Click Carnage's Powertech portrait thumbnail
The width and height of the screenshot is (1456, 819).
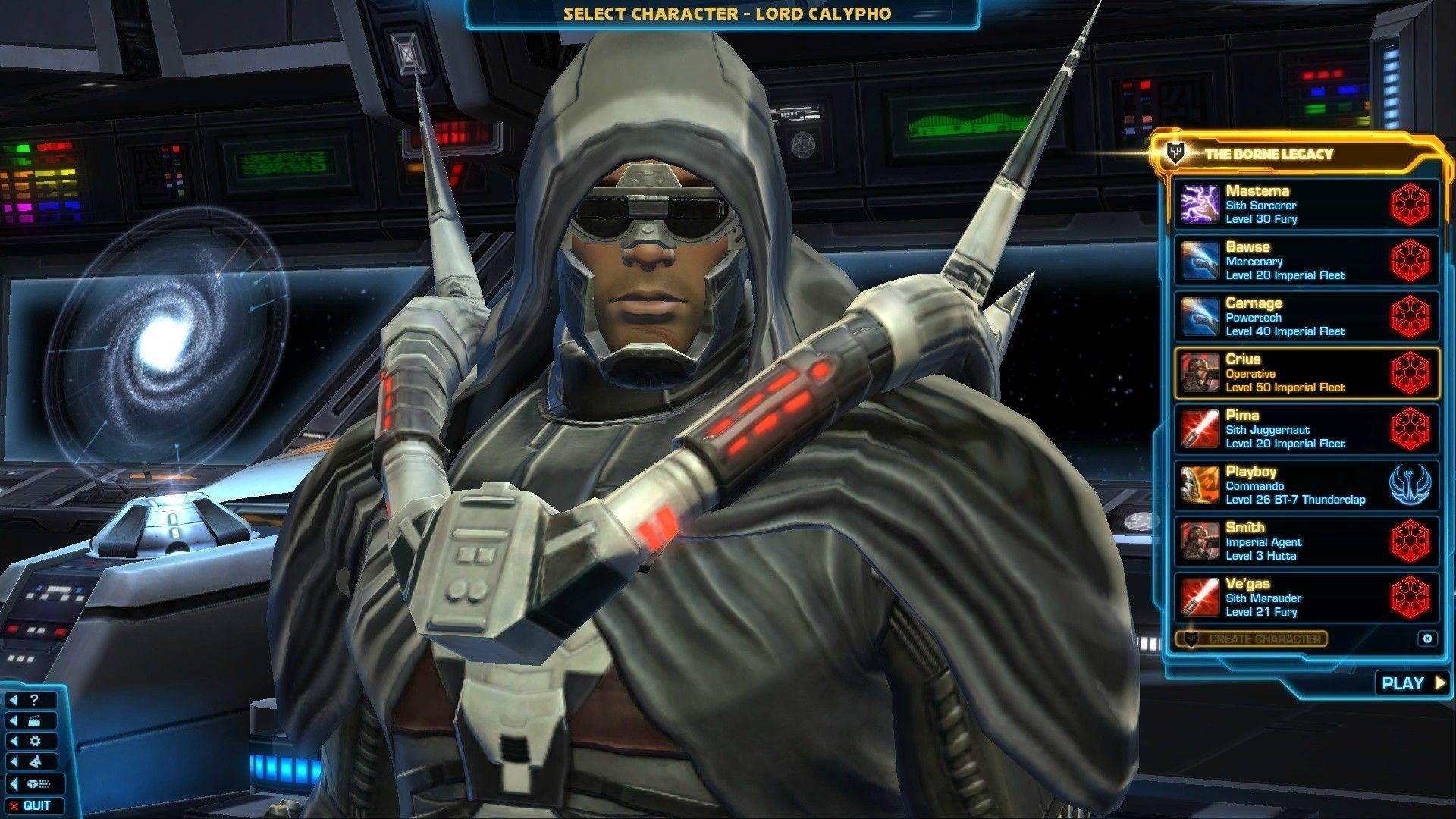(1199, 315)
